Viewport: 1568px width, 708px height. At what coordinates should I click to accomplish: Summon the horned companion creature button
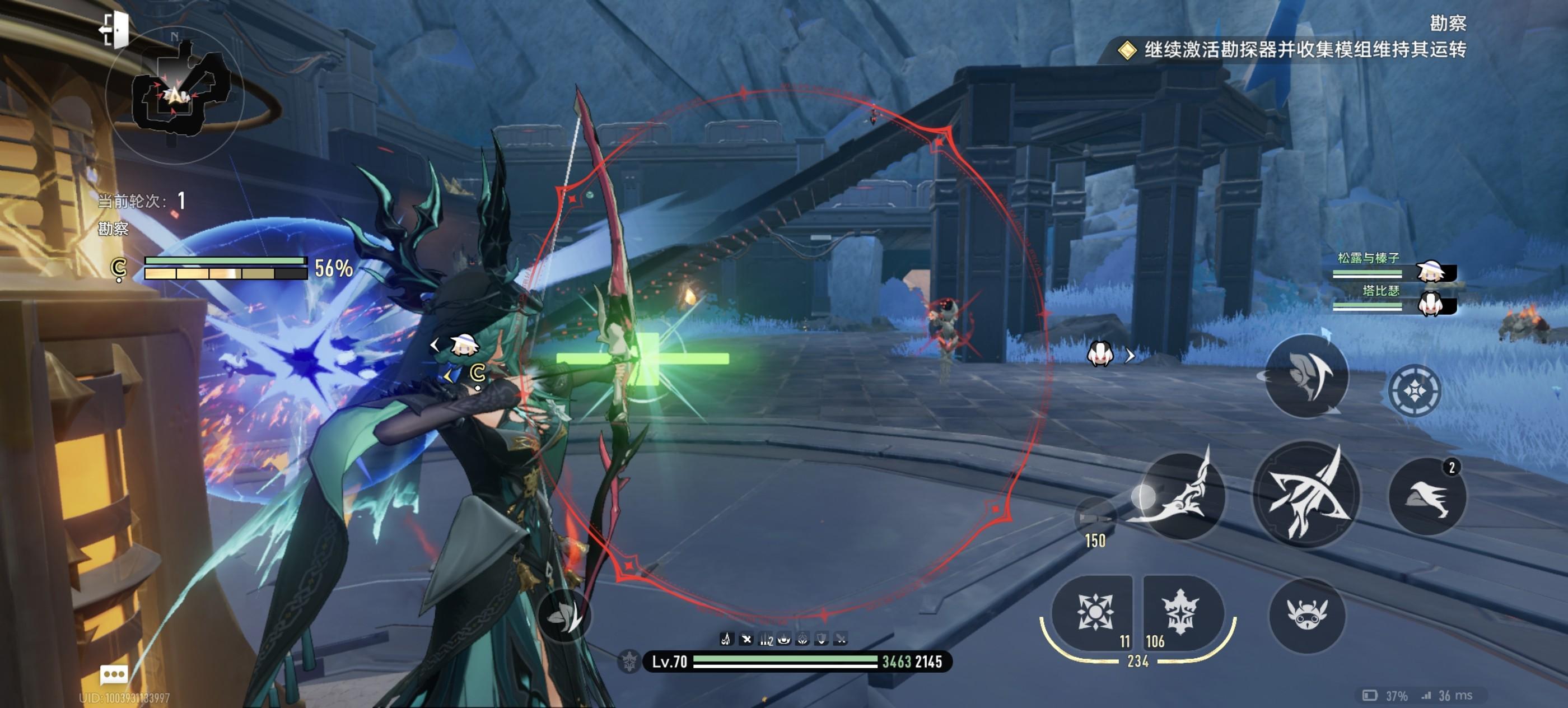coord(1307,615)
